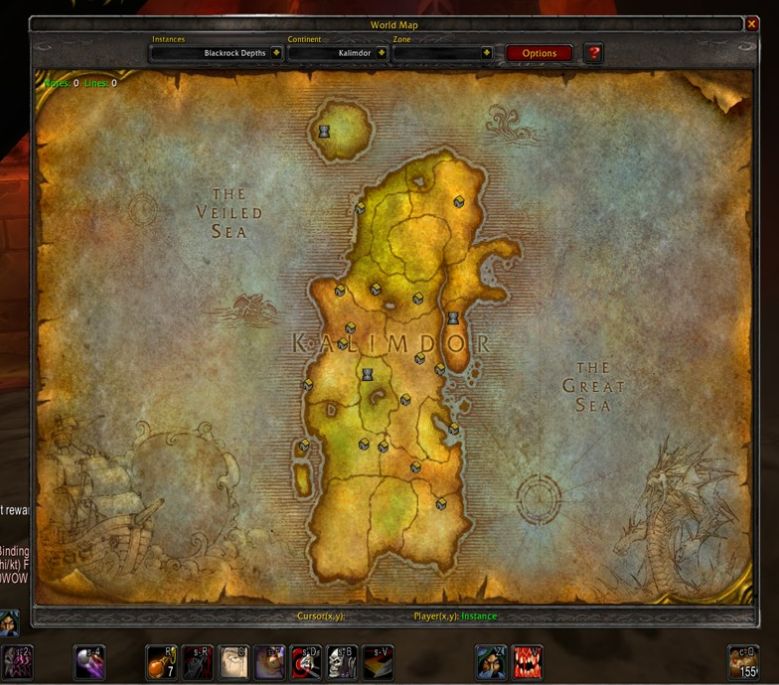The image size is (779, 685).
Task: Select the dungeon marker on the eastern peninsula
Action: click(453, 318)
